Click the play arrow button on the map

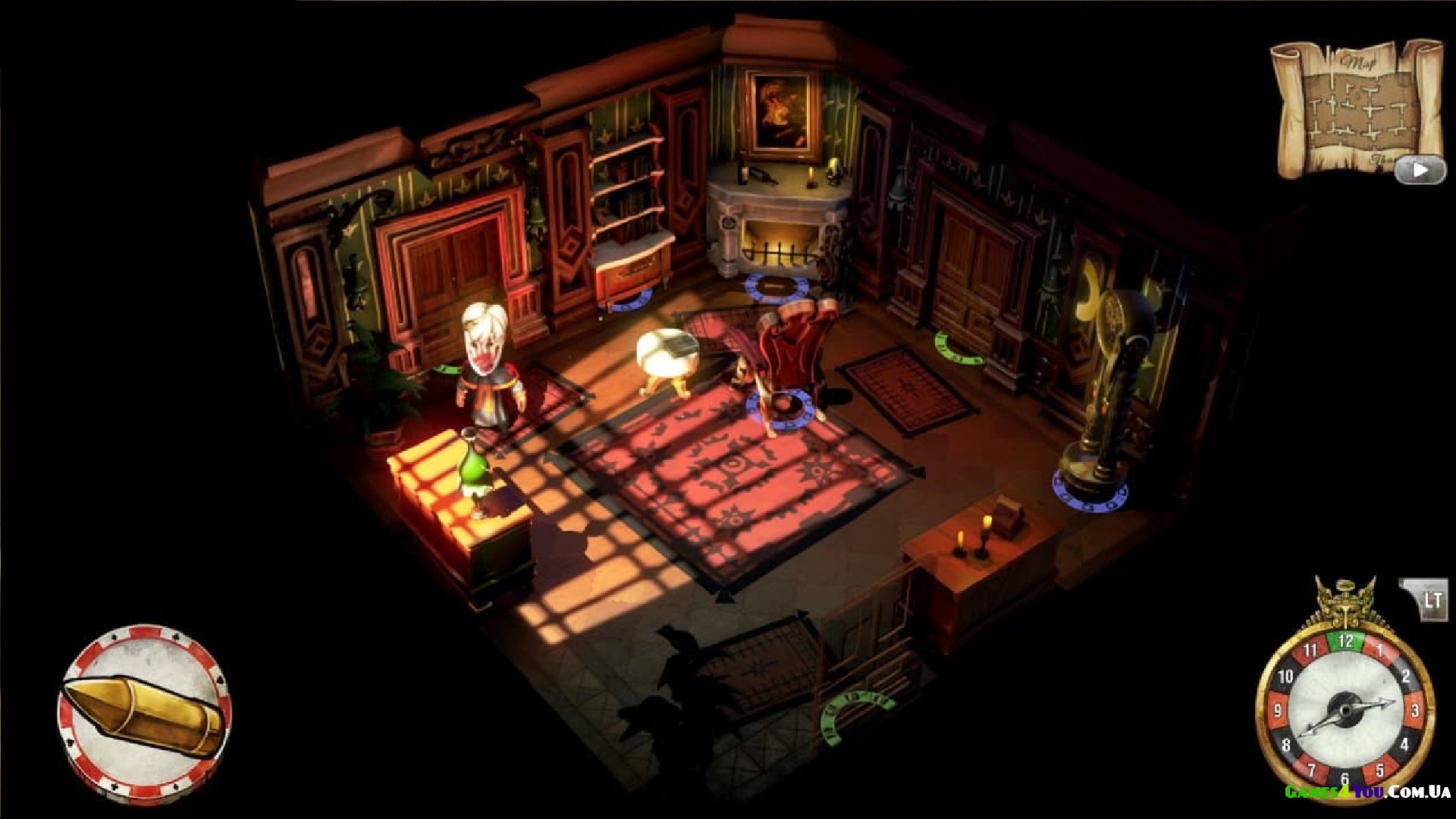pyautogui.click(x=1420, y=170)
